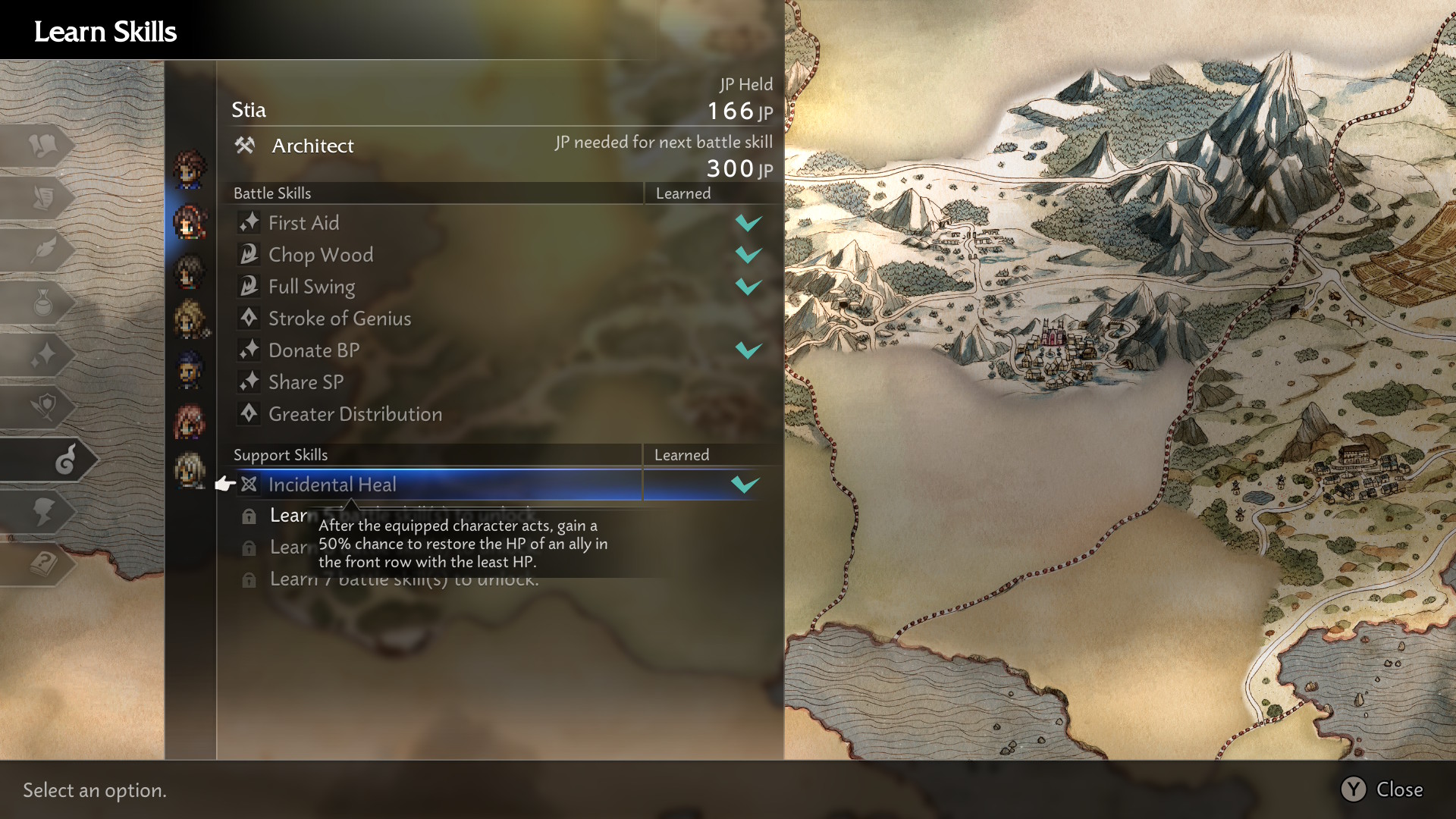
Task: Open the map and scroll menu tab
Action: pos(43,144)
